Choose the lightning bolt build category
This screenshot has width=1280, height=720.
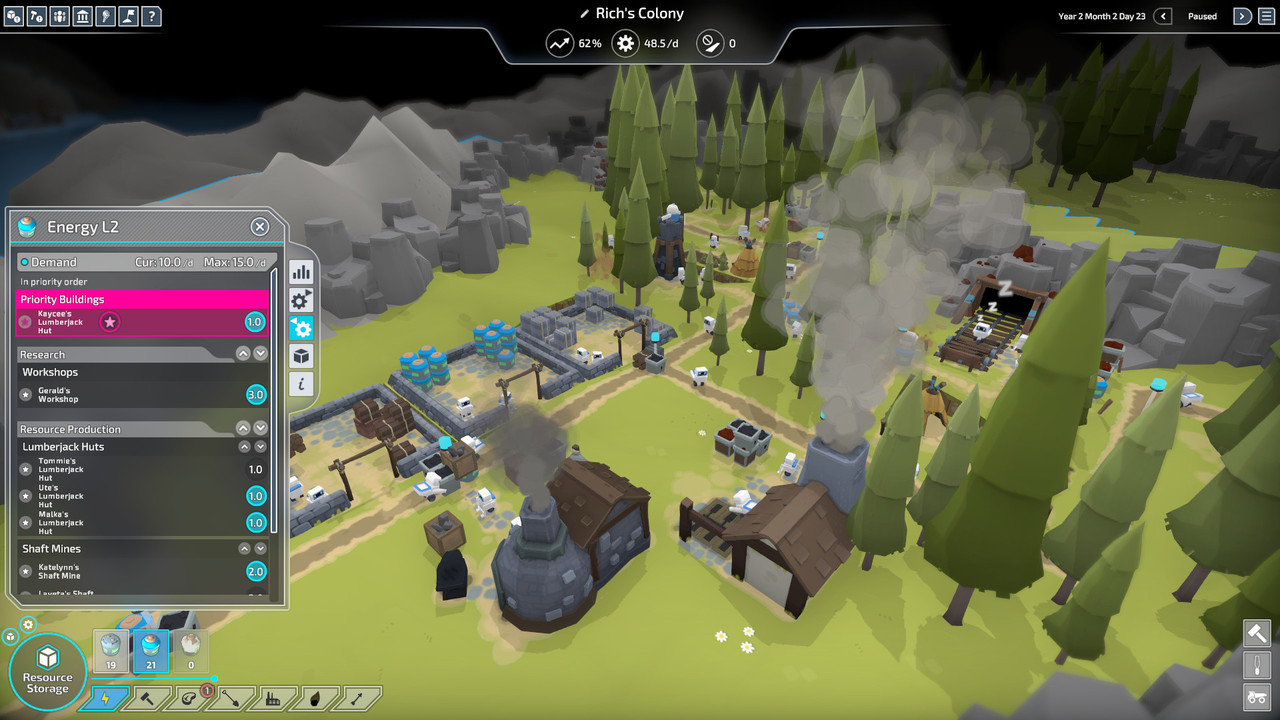point(106,698)
